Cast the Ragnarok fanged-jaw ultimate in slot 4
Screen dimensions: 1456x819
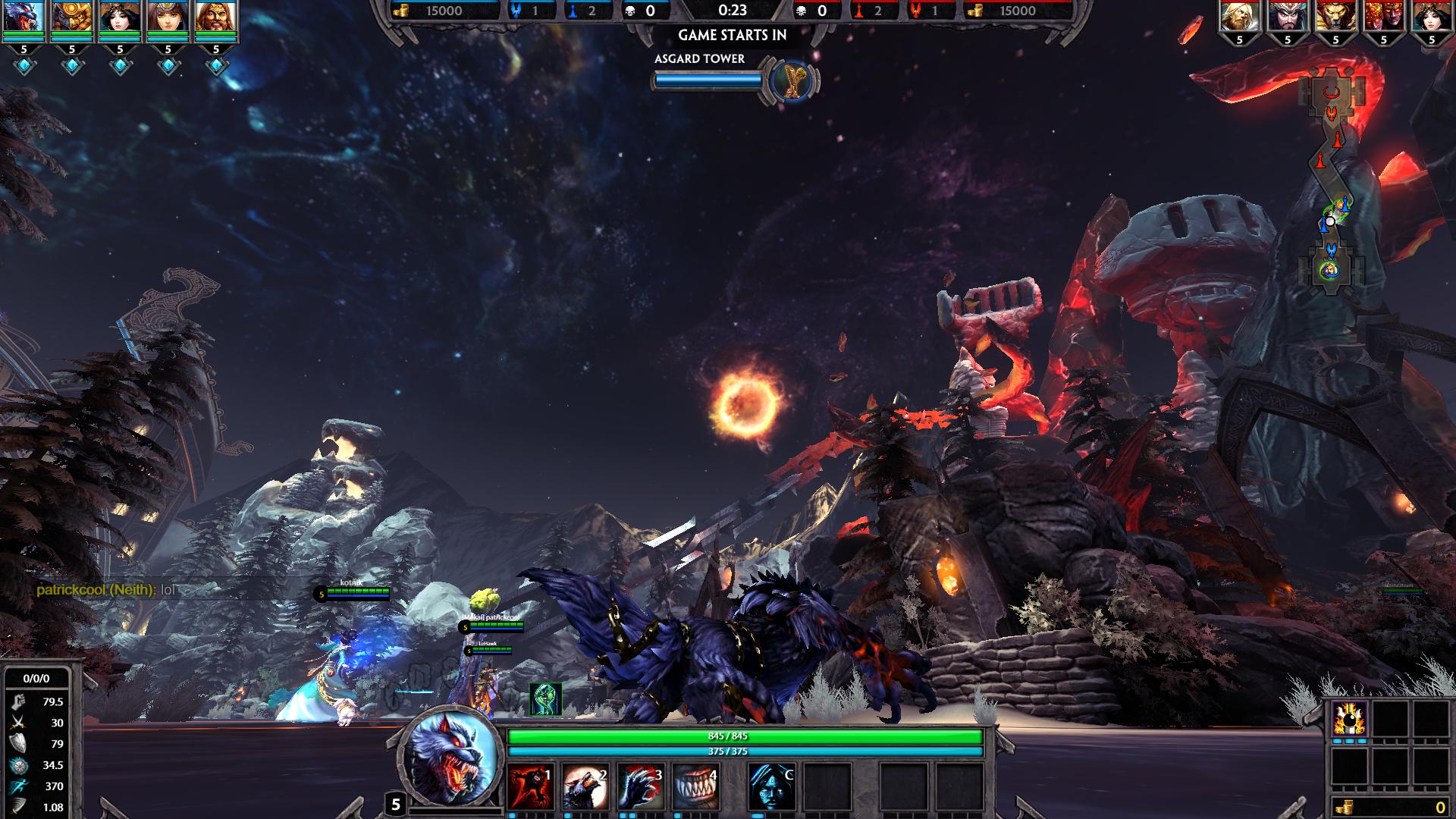pyautogui.click(x=695, y=786)
